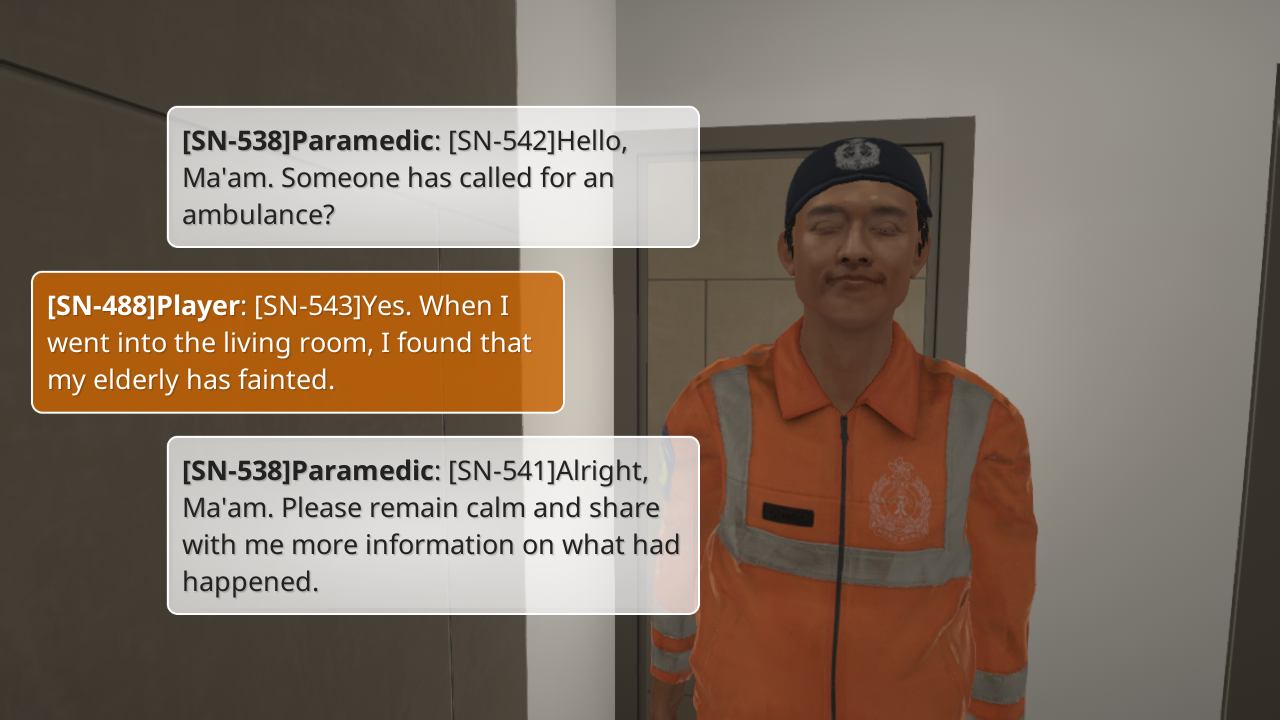Click the paramedic's "Hello, Ma'am" dialogue bubble
The image size is (1280, 720).
432,177
